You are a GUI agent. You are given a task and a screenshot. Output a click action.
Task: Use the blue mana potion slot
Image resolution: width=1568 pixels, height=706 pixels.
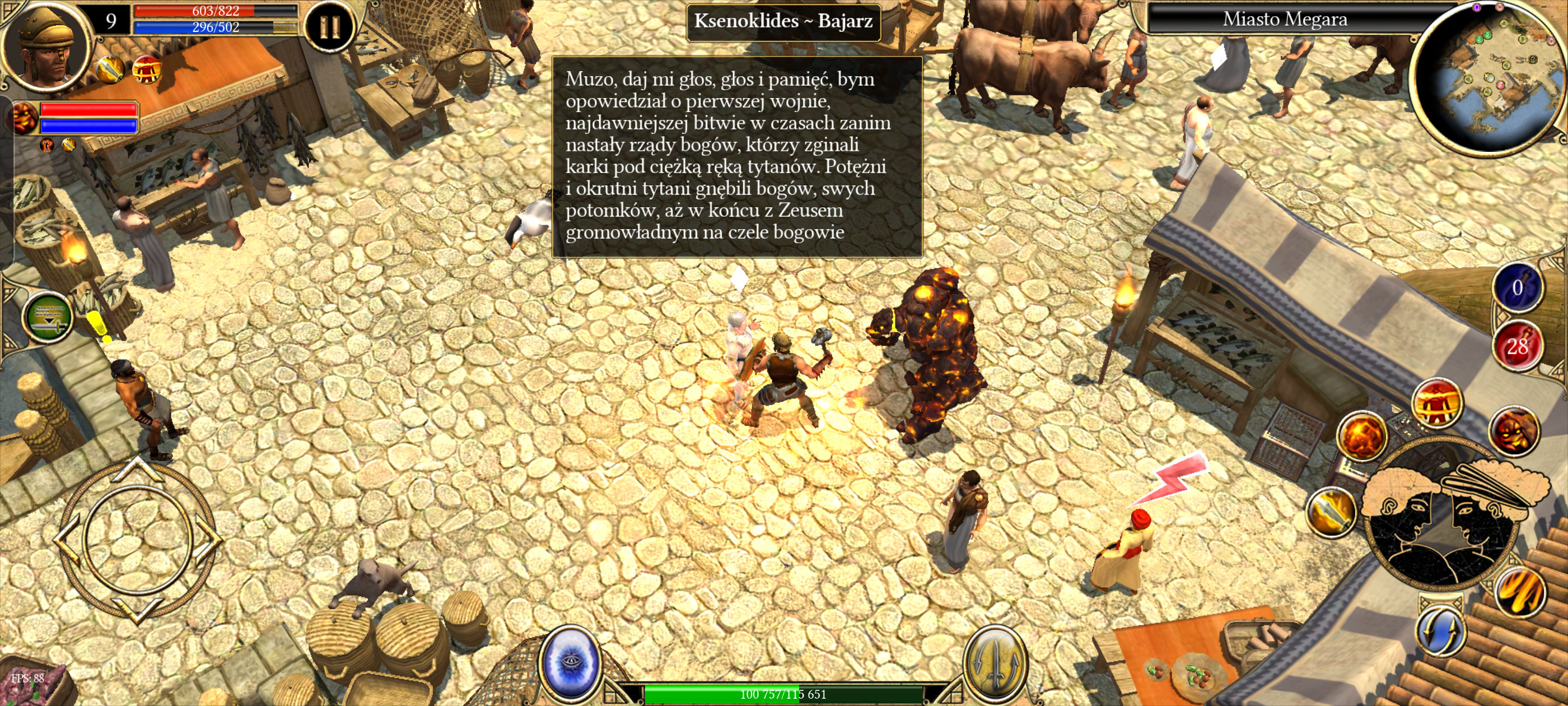pyautogui.click(x=1516, y=287)
